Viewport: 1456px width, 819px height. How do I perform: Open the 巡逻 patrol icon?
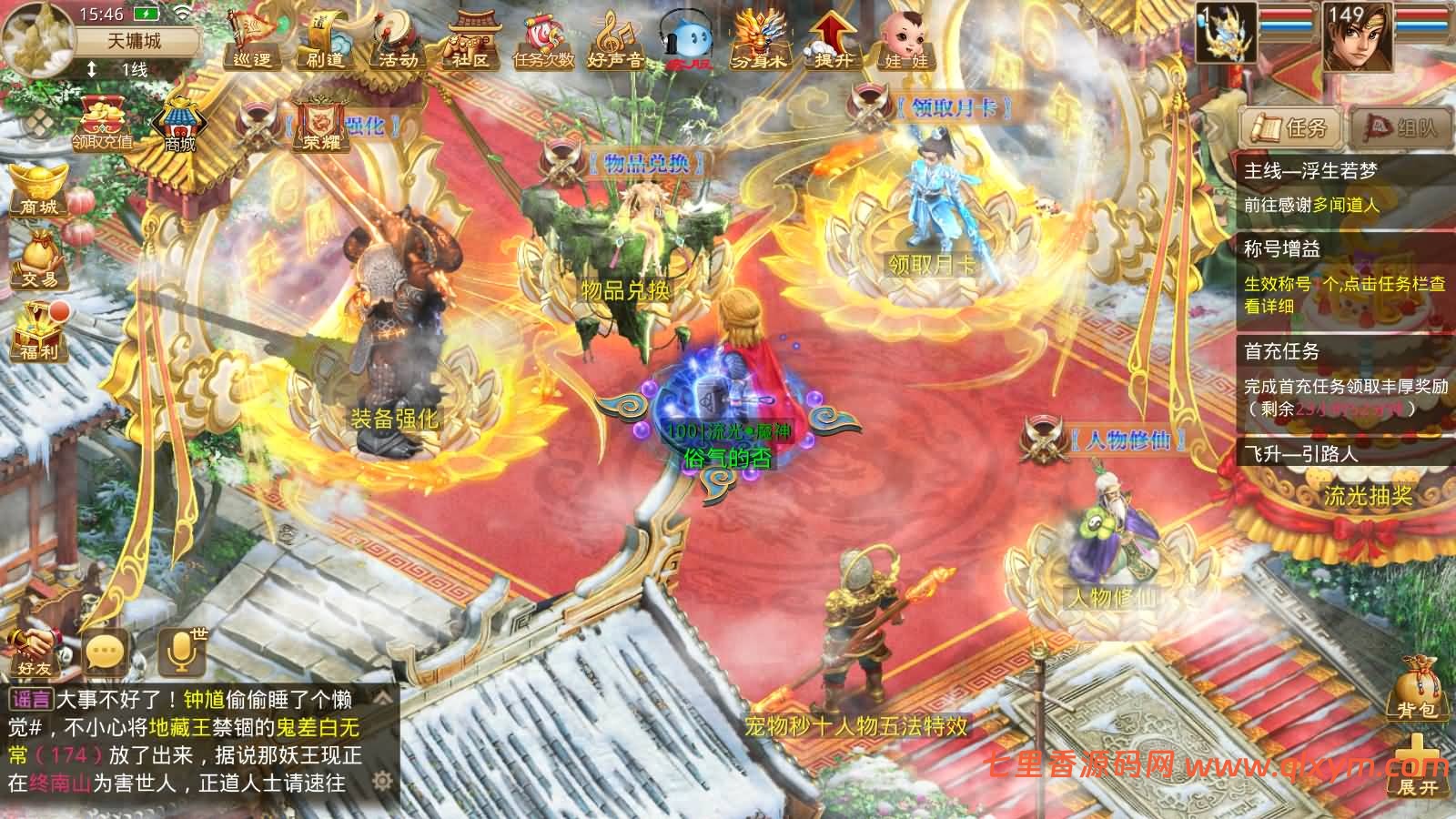(252, 40)
